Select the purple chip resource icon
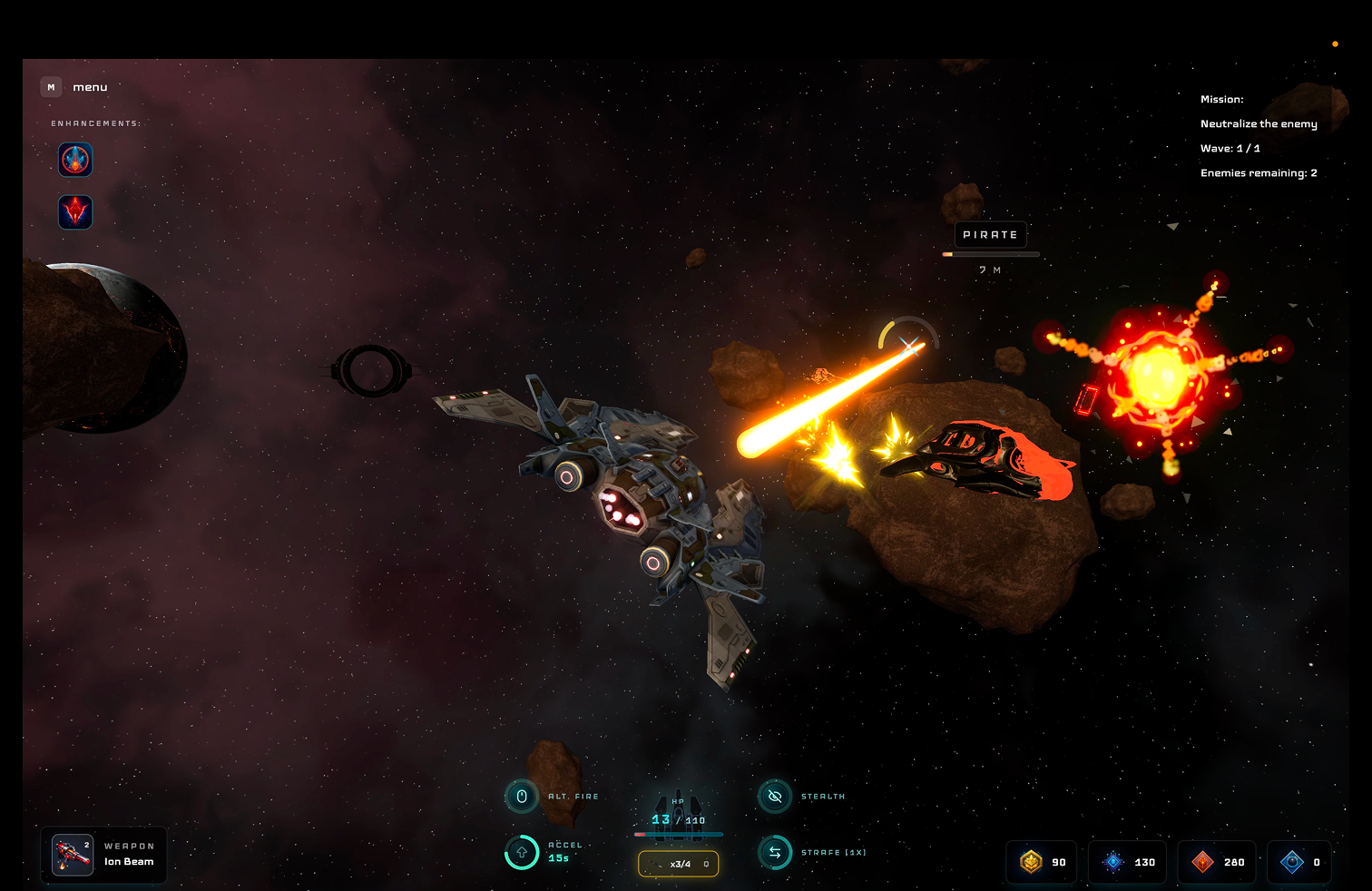This screenshot has height=891, width=1372. (x=1113, y=862)
